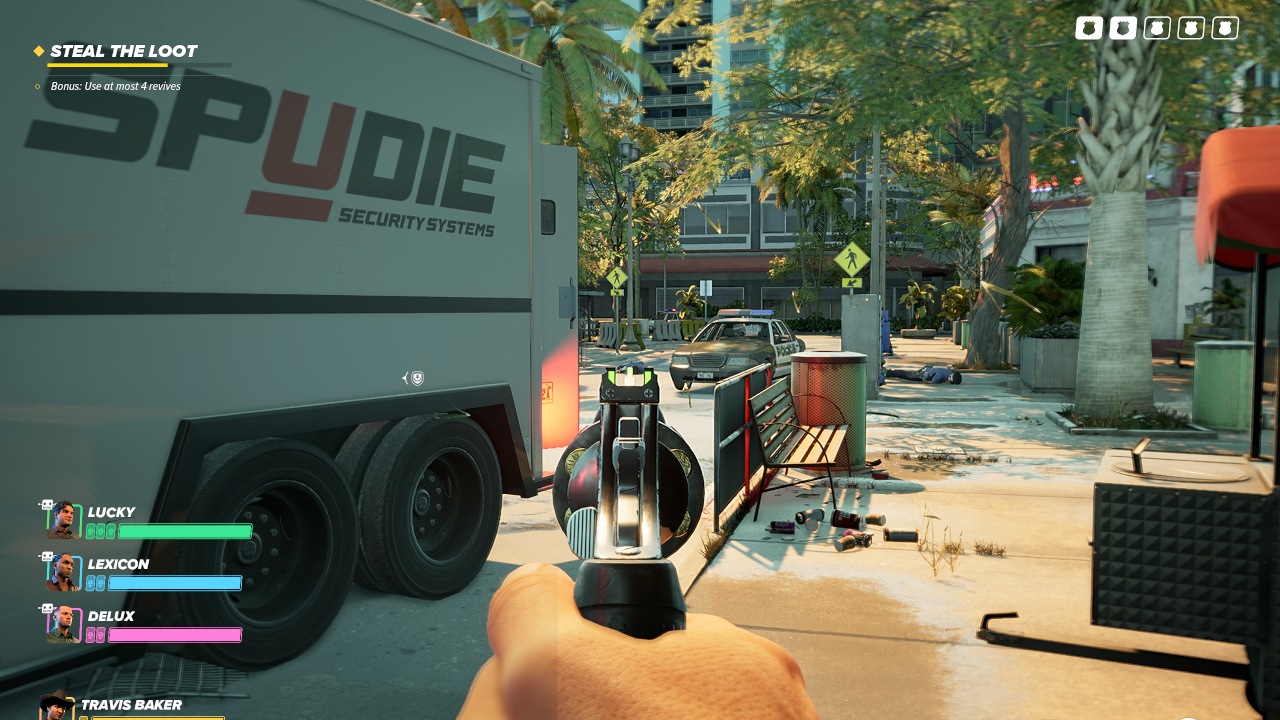This screenshot has width=1280, height=720.
Task: Select Travis Baker's player portrait
Action: (56, 706)
